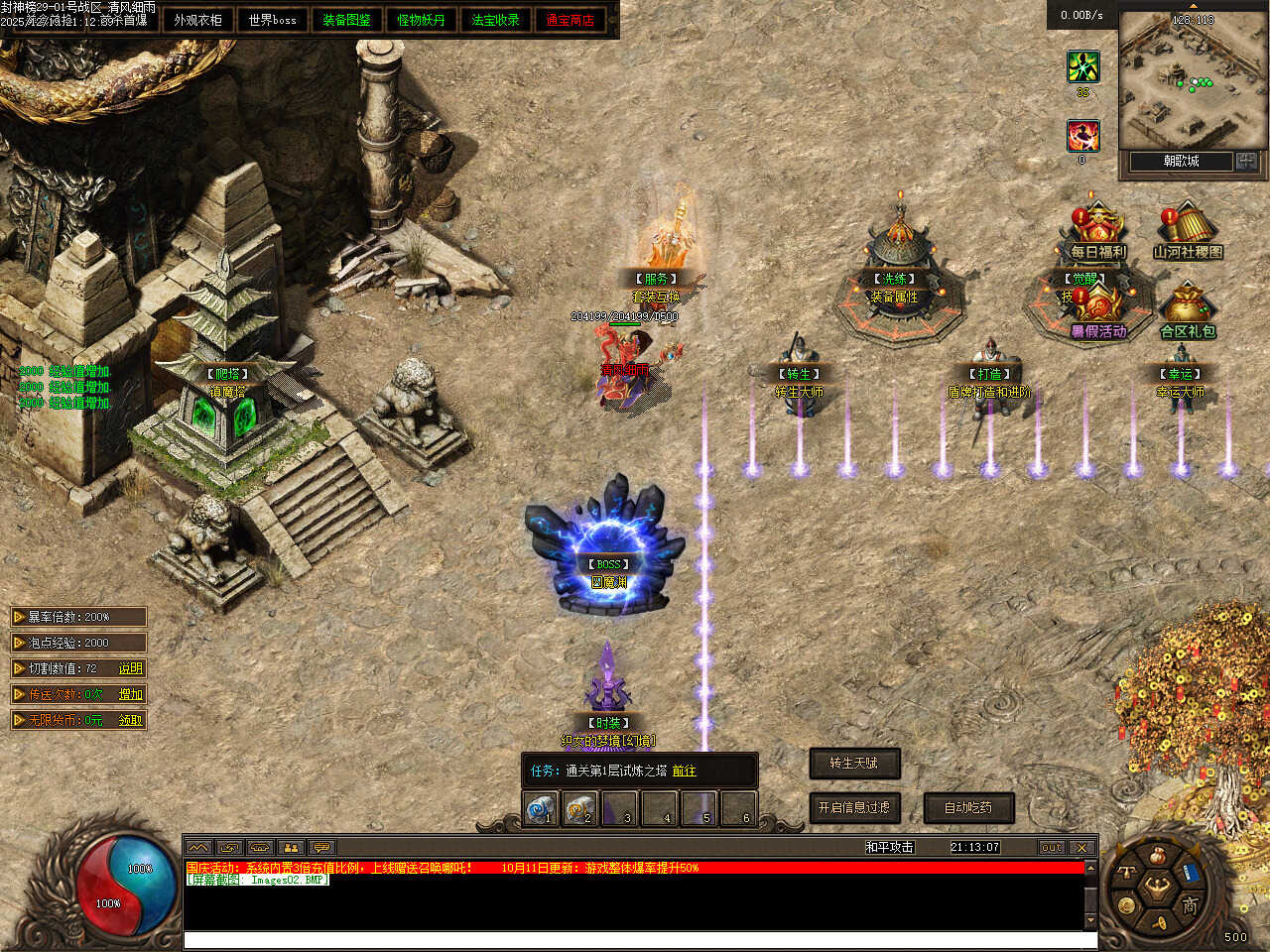
Task: Open the 商 shop button on wheel
Action: (x=1190, y=904)
